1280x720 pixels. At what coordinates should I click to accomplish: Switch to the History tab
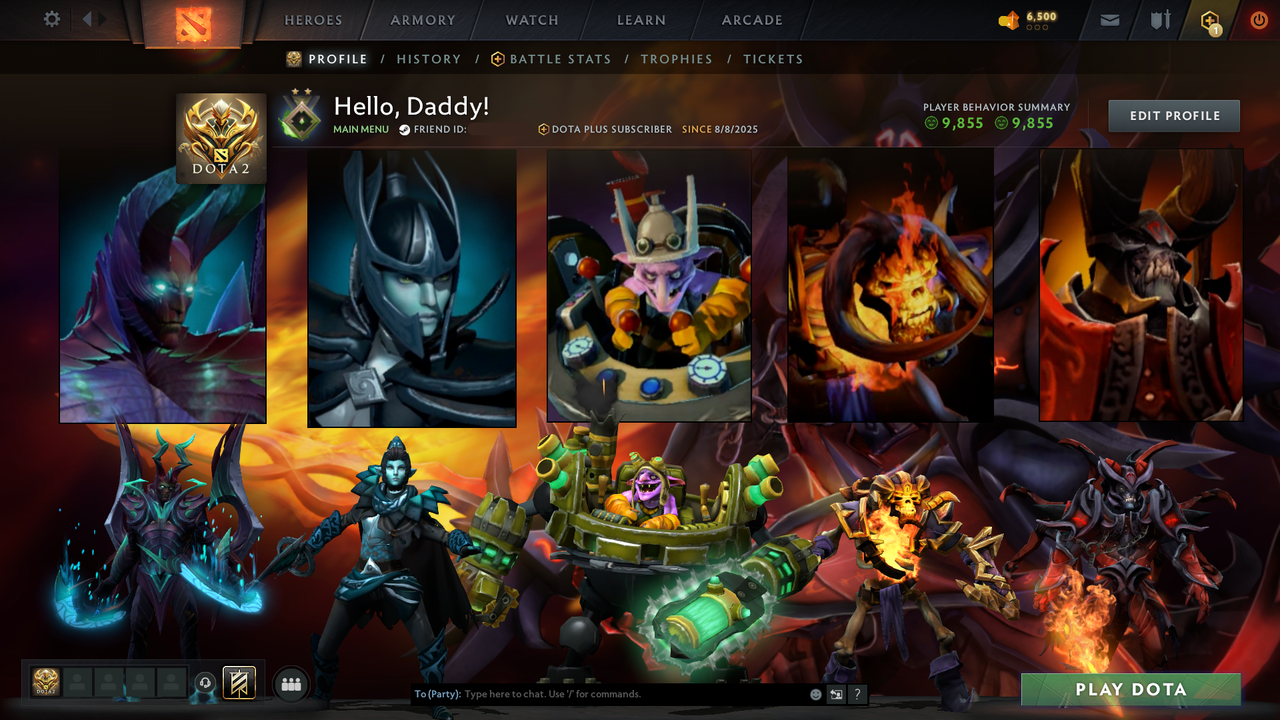click(429, 59)
